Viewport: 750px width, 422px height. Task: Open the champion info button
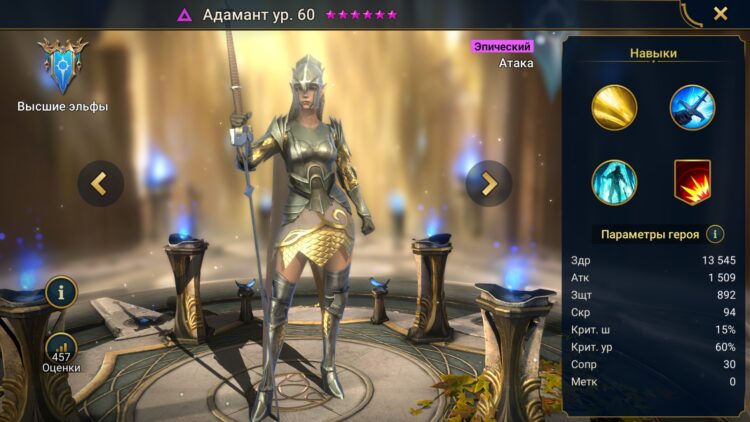pos(61,292)
